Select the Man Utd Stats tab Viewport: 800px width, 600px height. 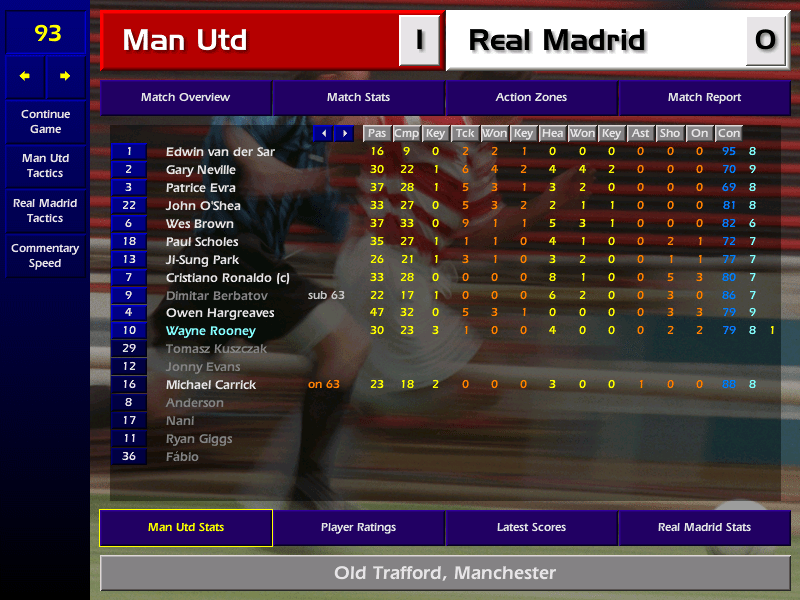[185, 528]
